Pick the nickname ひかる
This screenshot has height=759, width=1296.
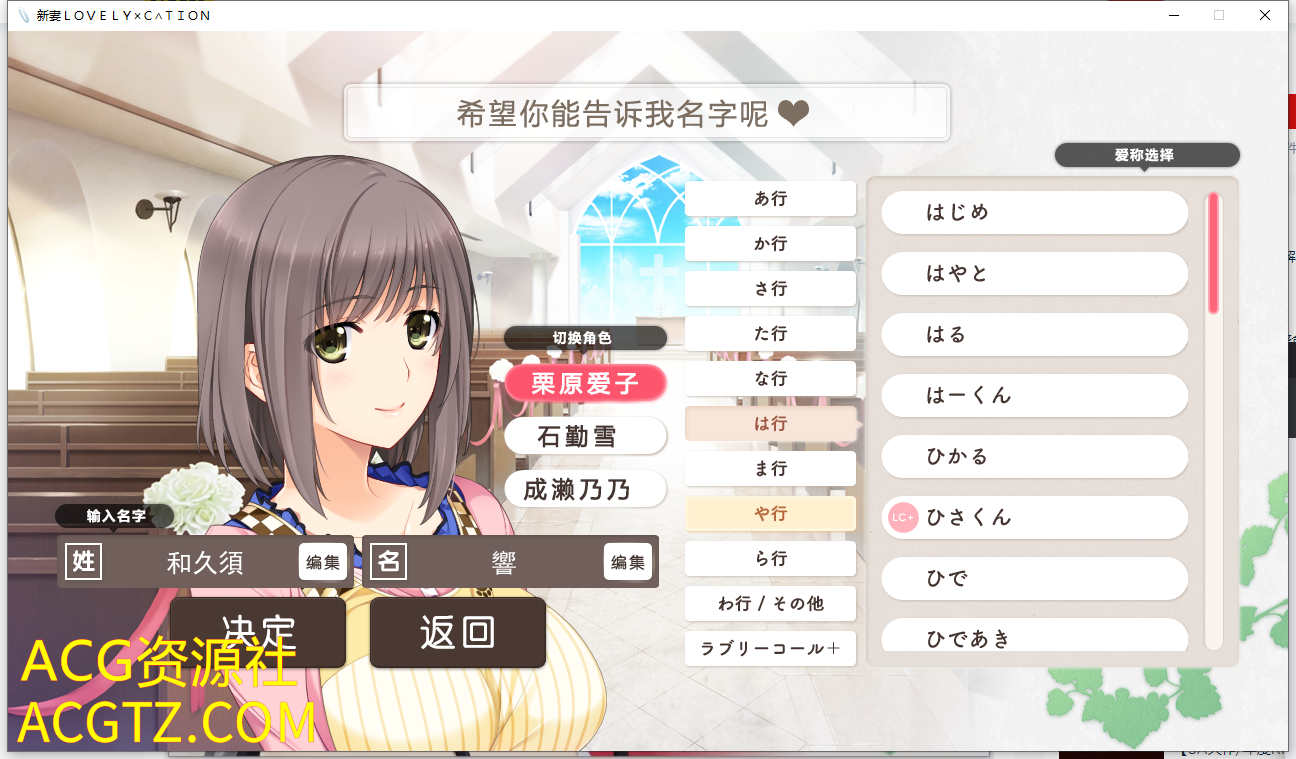click(x=1034, y=456)
